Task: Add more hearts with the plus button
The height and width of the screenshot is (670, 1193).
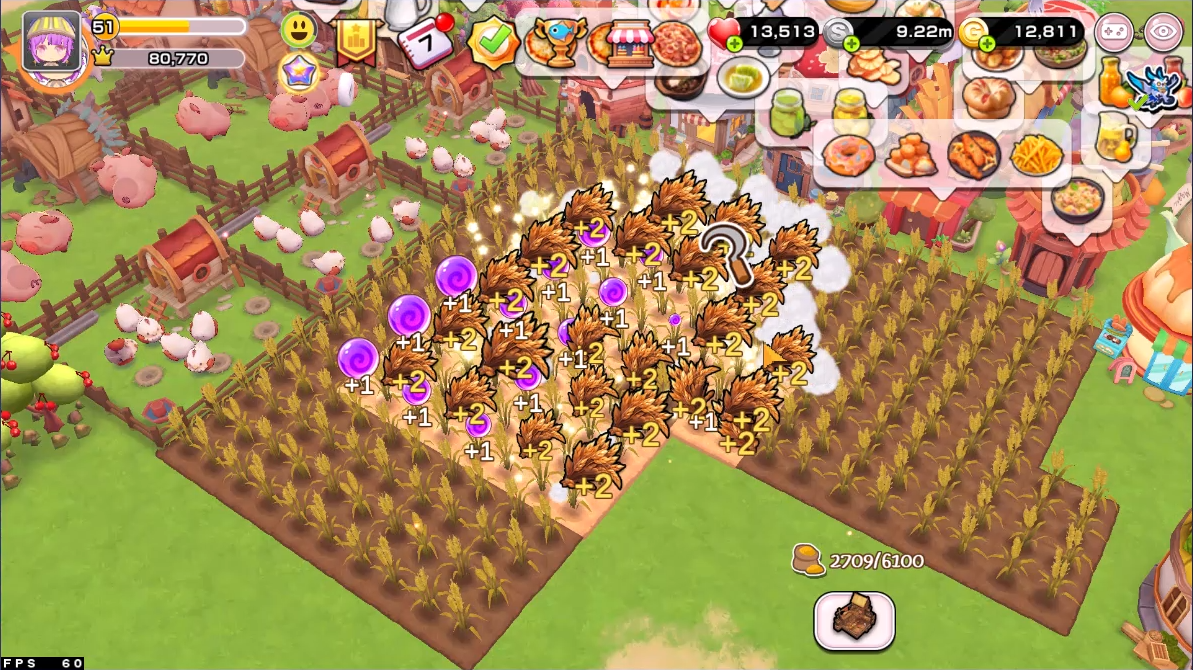Action: pos(735,44)
